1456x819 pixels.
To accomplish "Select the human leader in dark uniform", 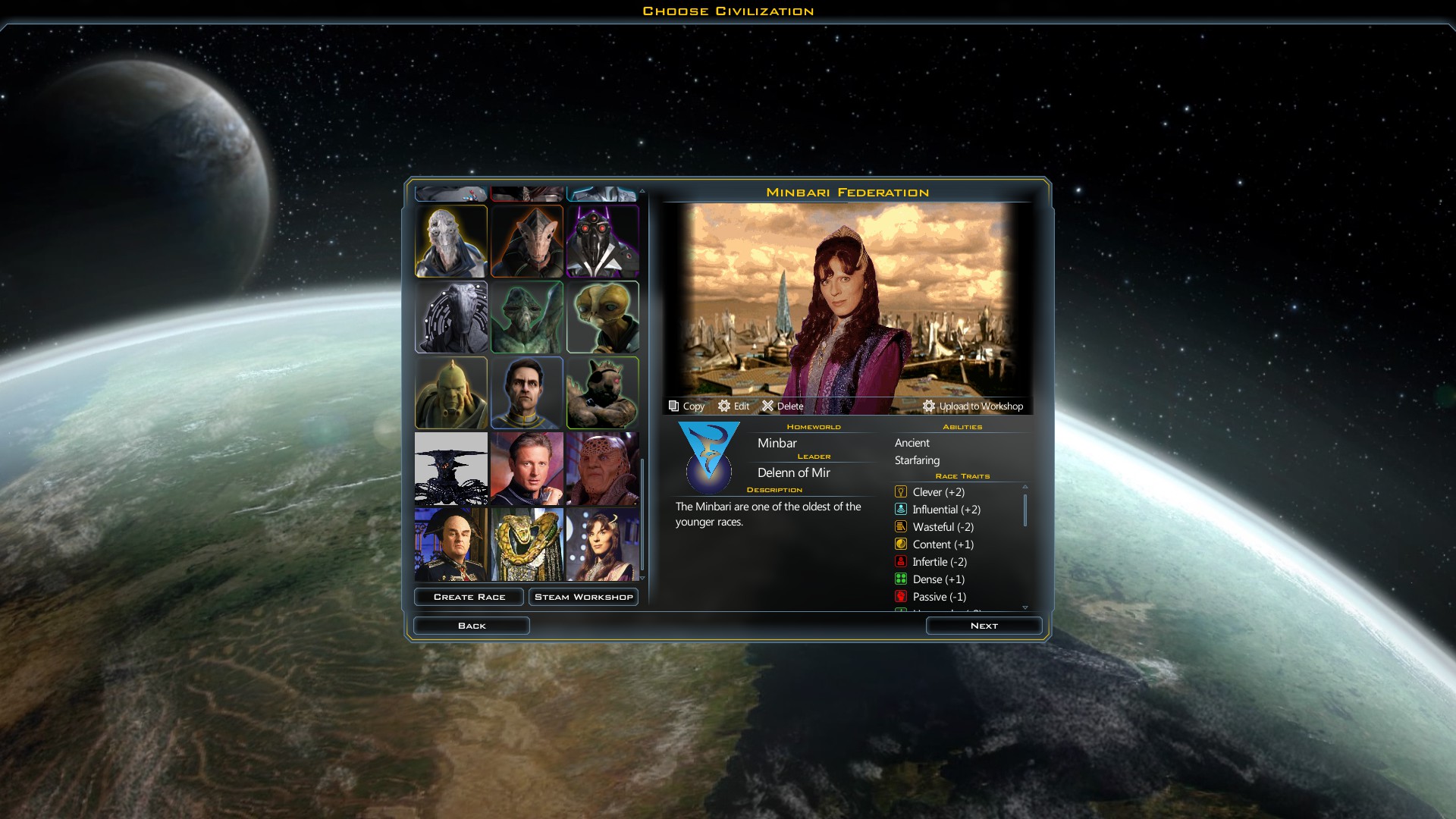I will [x=526, y=393].
